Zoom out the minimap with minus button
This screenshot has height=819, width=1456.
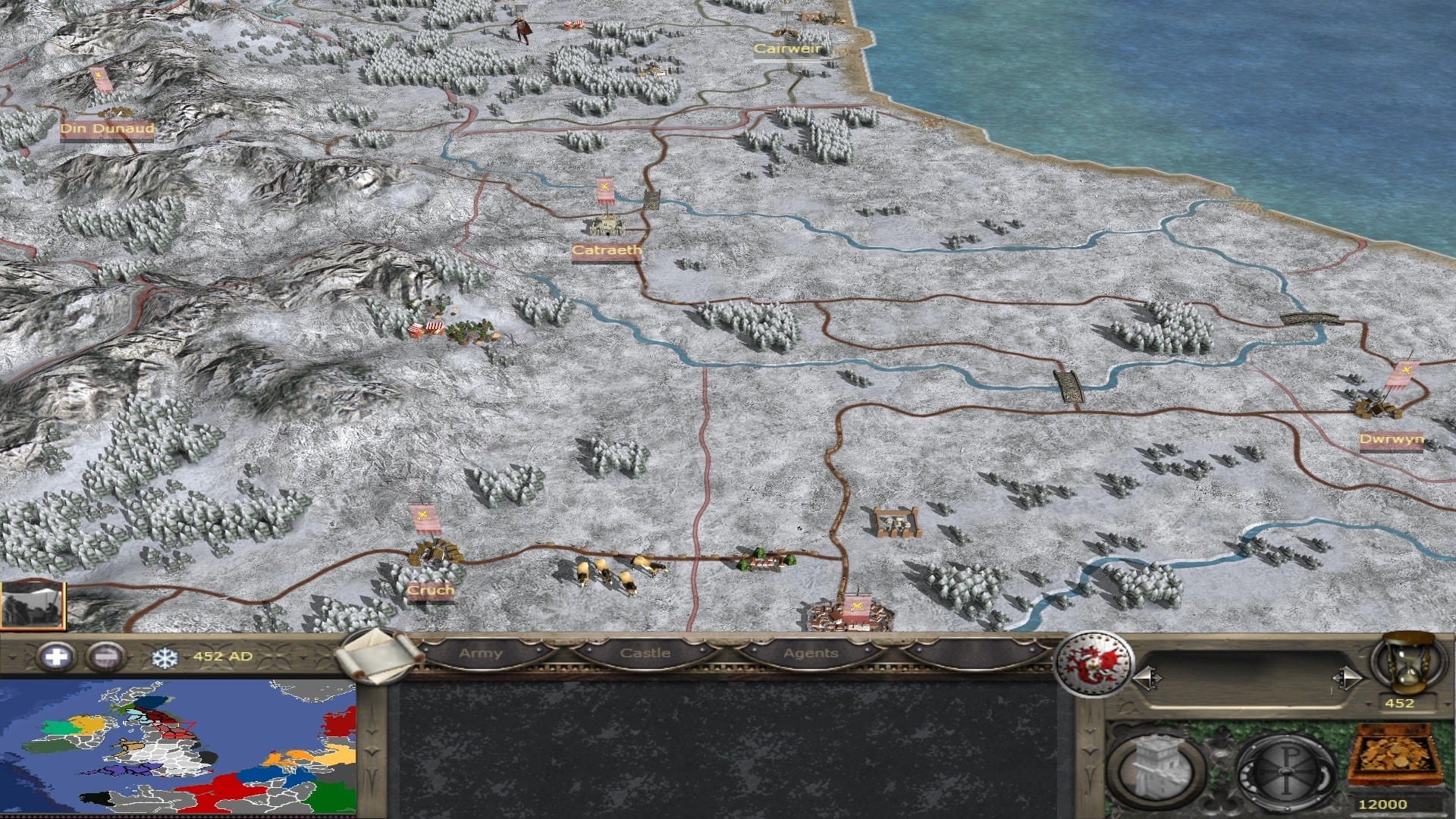tap(105, 657)
